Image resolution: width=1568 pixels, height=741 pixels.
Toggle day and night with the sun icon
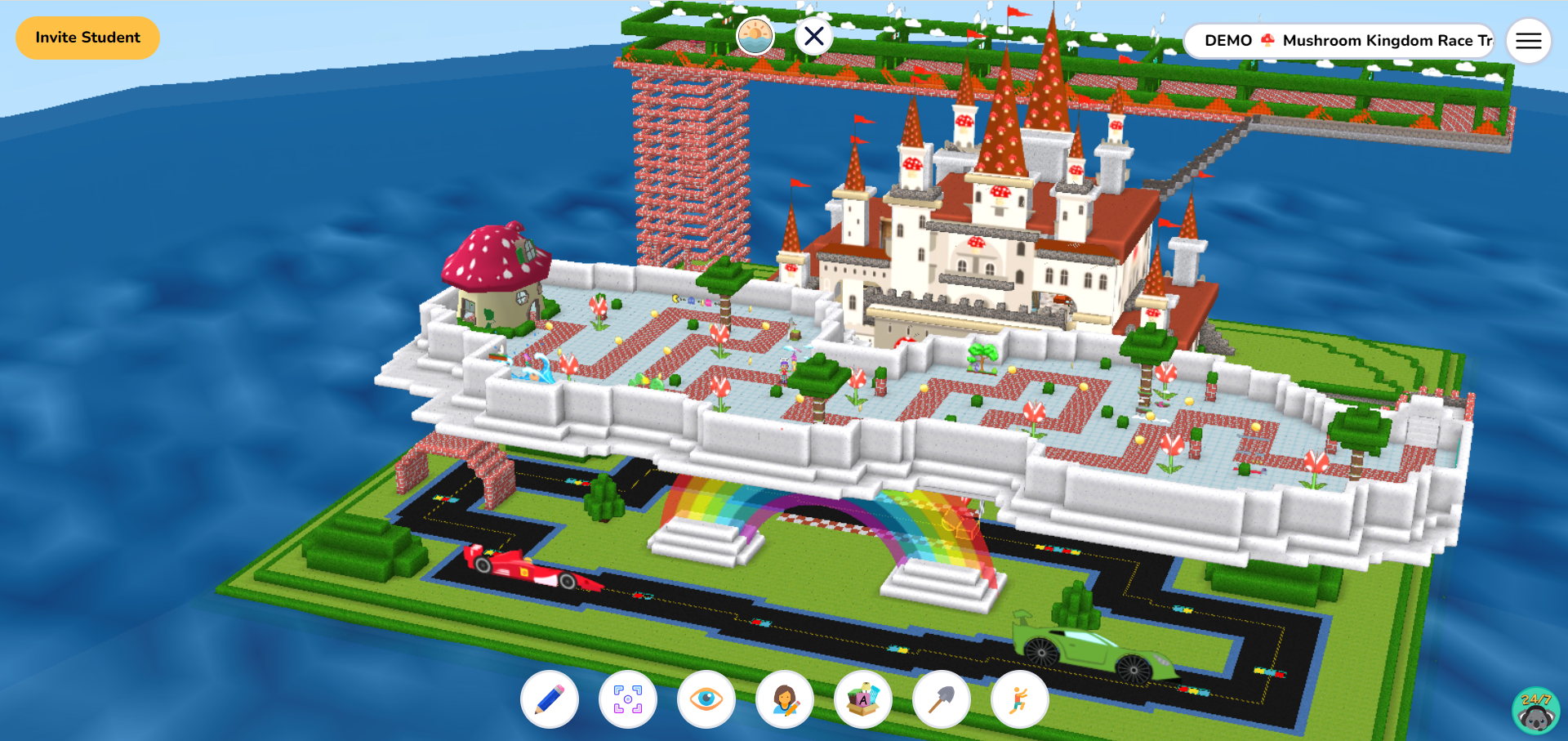[755, 36]
